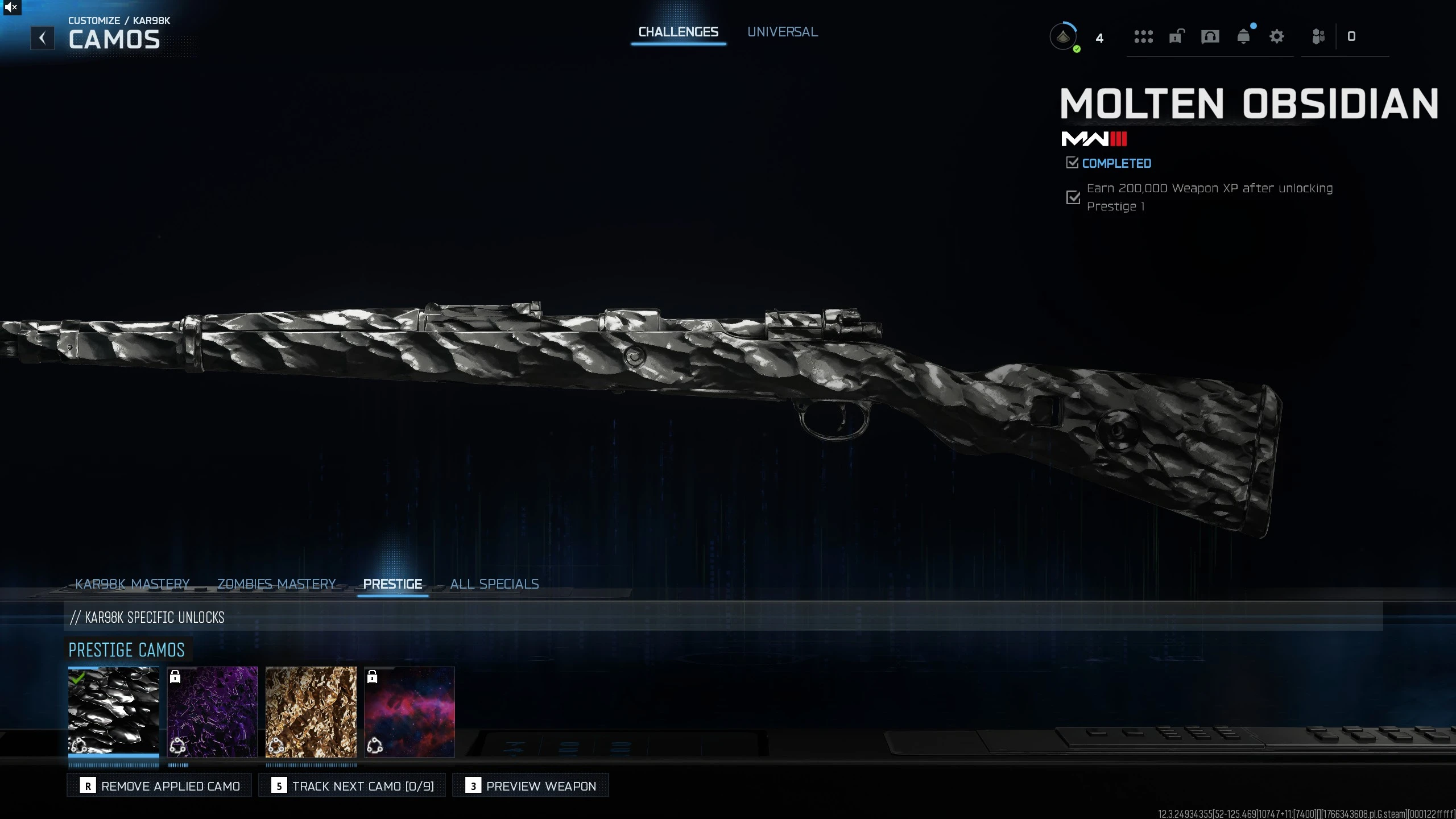
Task: Click the mute speaker icon top-left corner
Action: click(11, 7)
